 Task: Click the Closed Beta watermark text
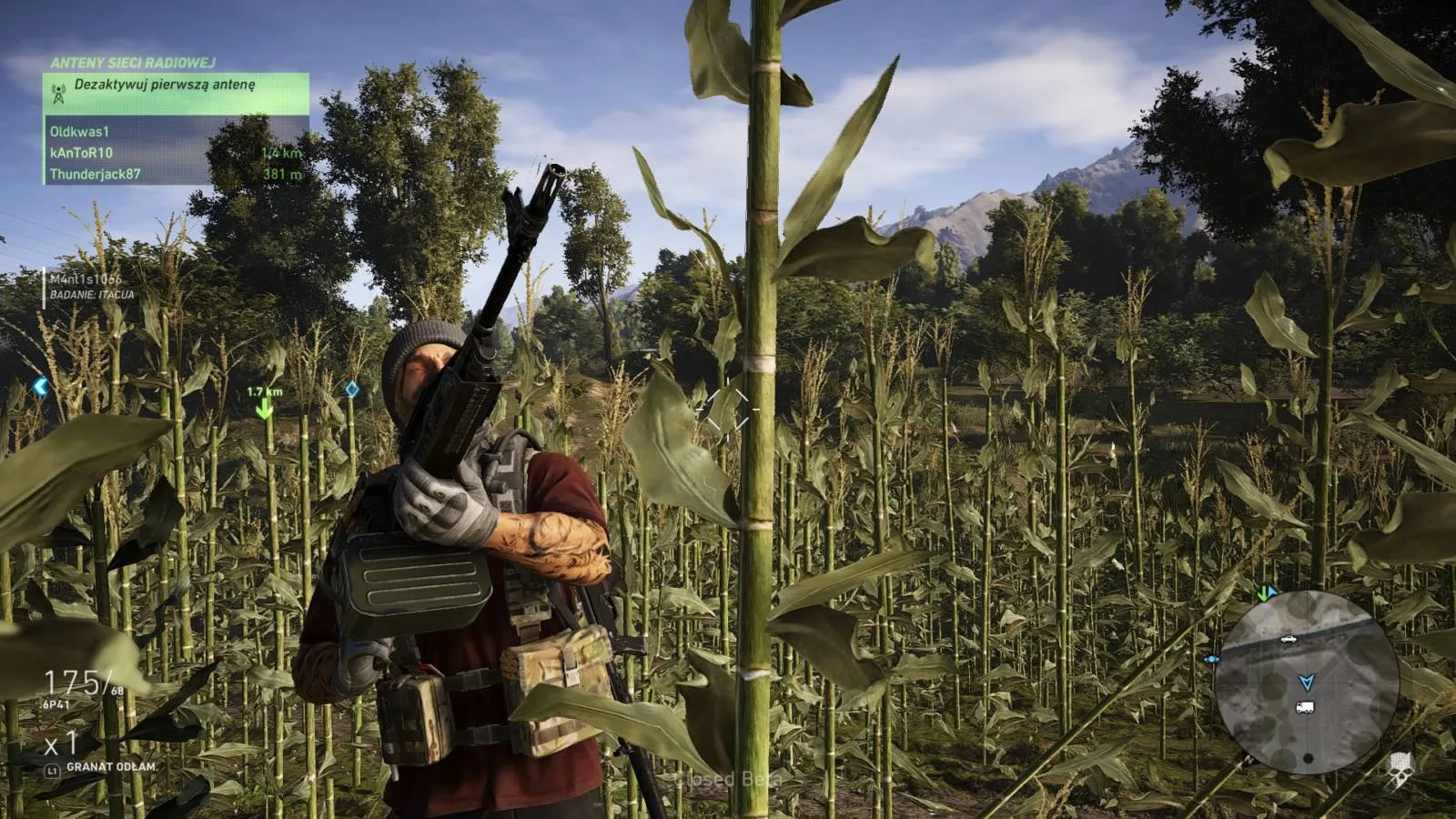728,780
